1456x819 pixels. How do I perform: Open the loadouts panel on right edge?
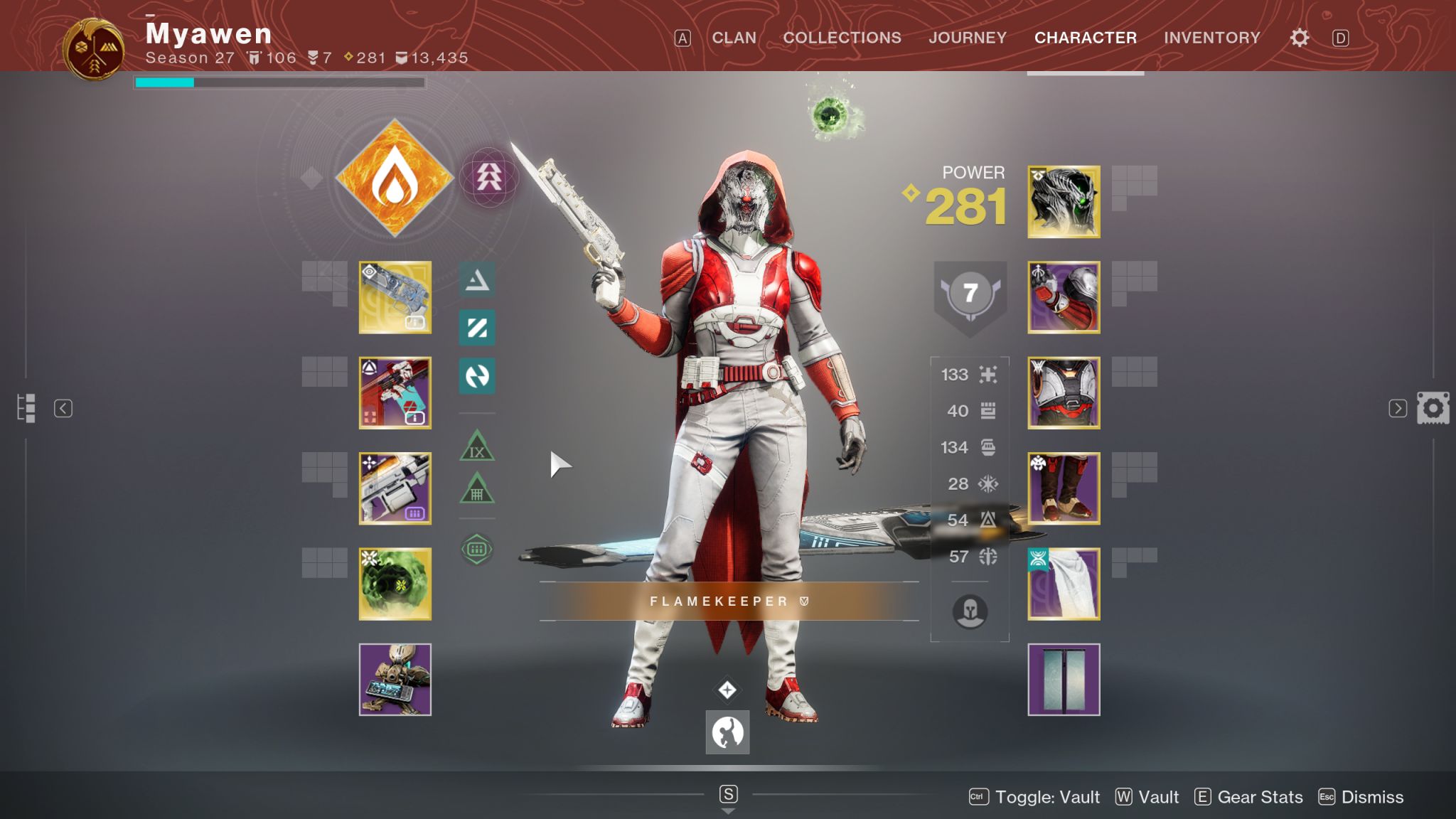click(1433, 408)
